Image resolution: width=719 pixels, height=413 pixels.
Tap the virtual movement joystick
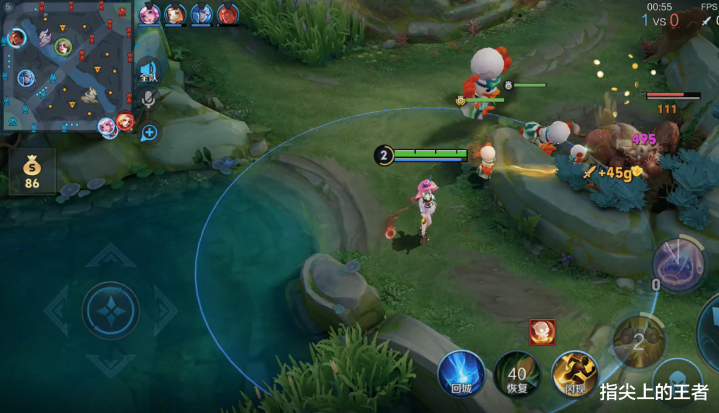click(x=111, y=311)
